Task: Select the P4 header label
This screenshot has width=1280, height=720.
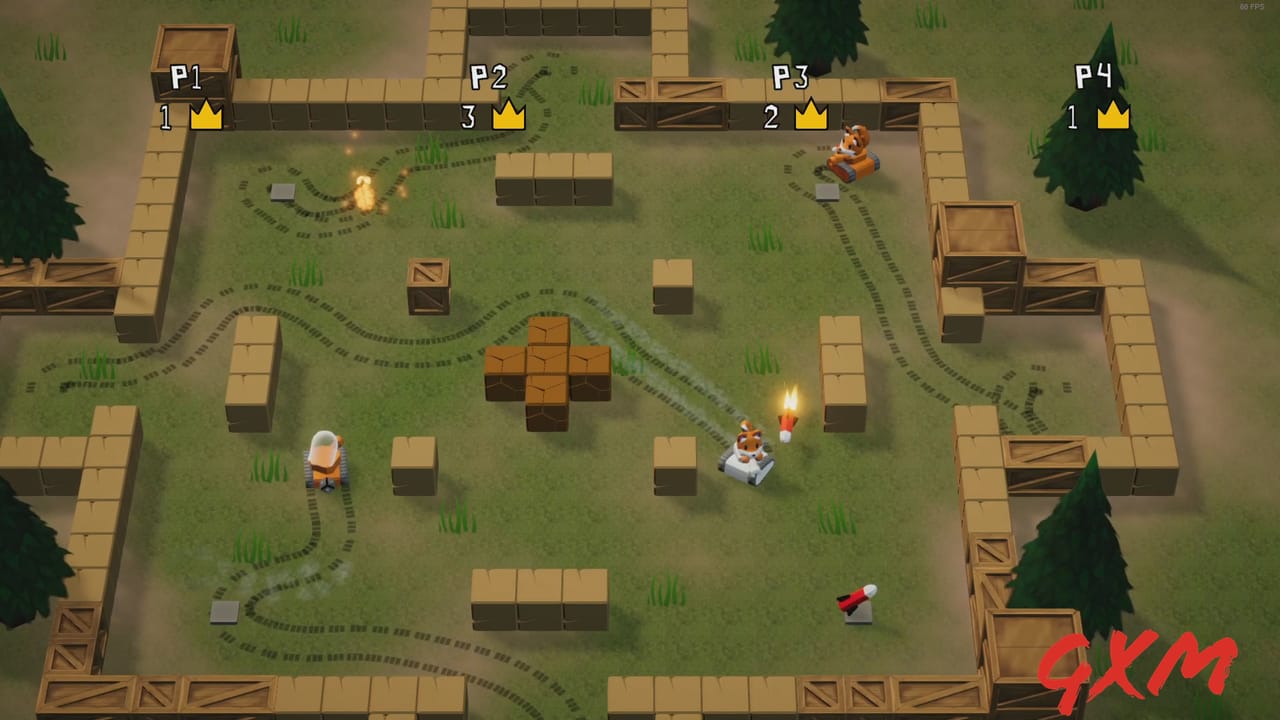Action: pyautogui.click(x=1092, y=75)
